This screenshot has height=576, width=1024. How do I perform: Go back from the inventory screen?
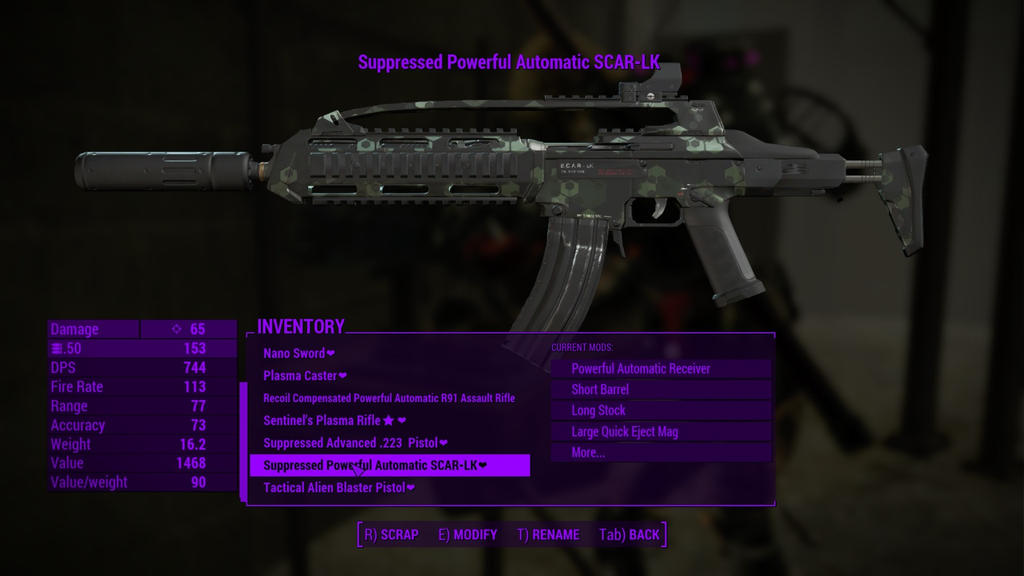click(x=629, y=535)
